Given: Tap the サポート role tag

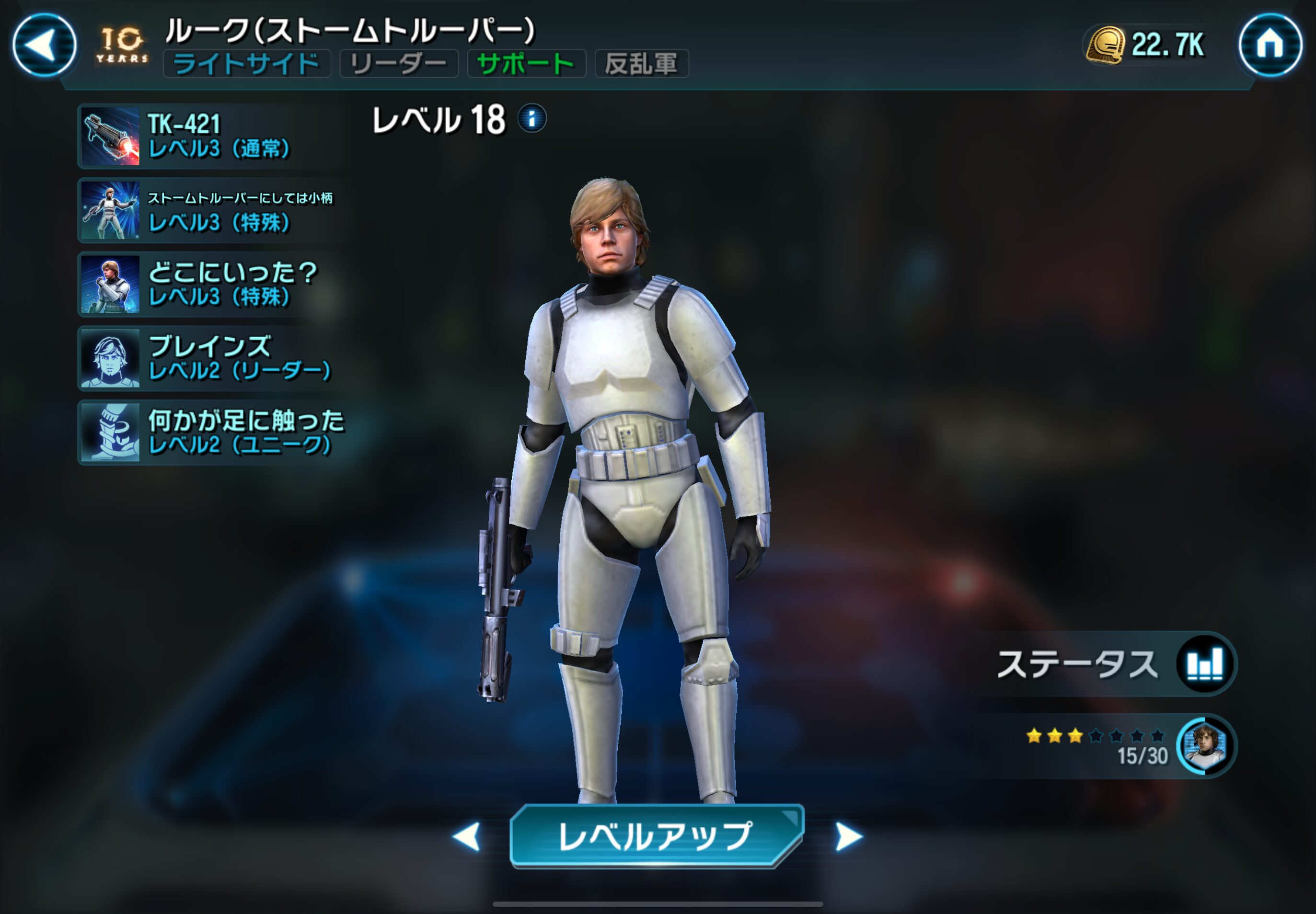Looking at the screenshot, I should (526, 64).
